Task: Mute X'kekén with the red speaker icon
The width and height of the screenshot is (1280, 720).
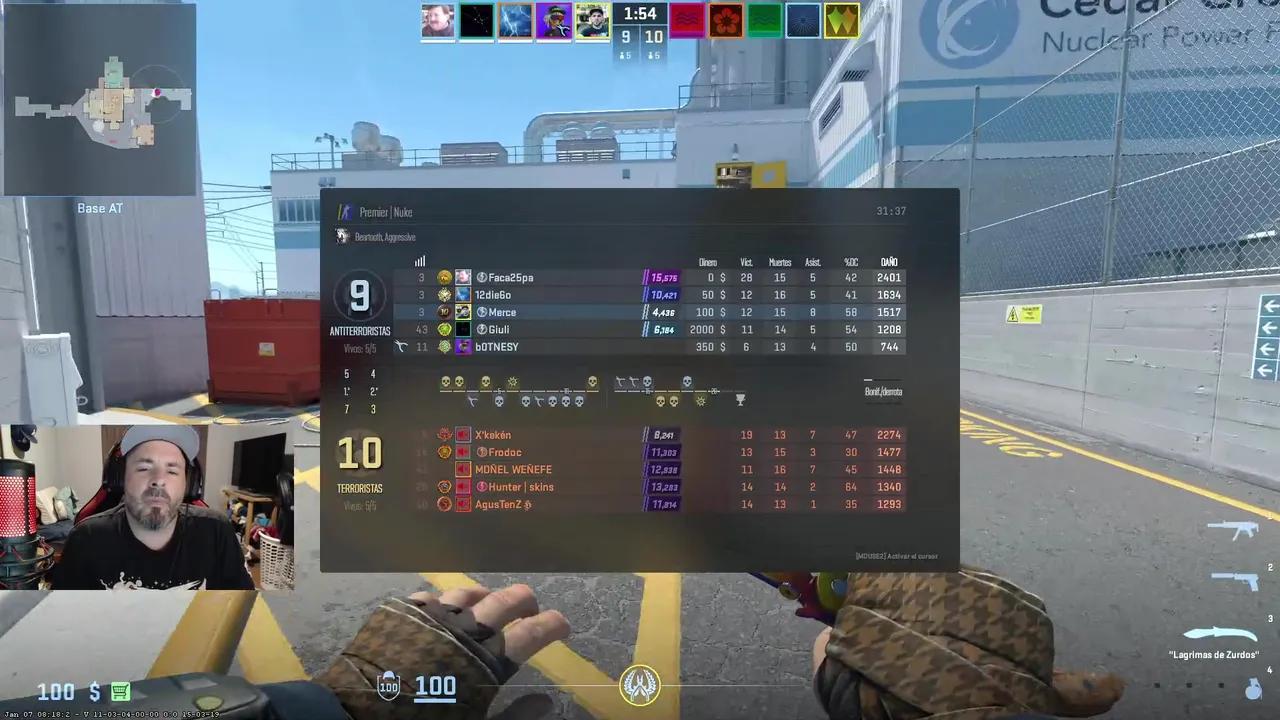Action: tap(462, 435)
